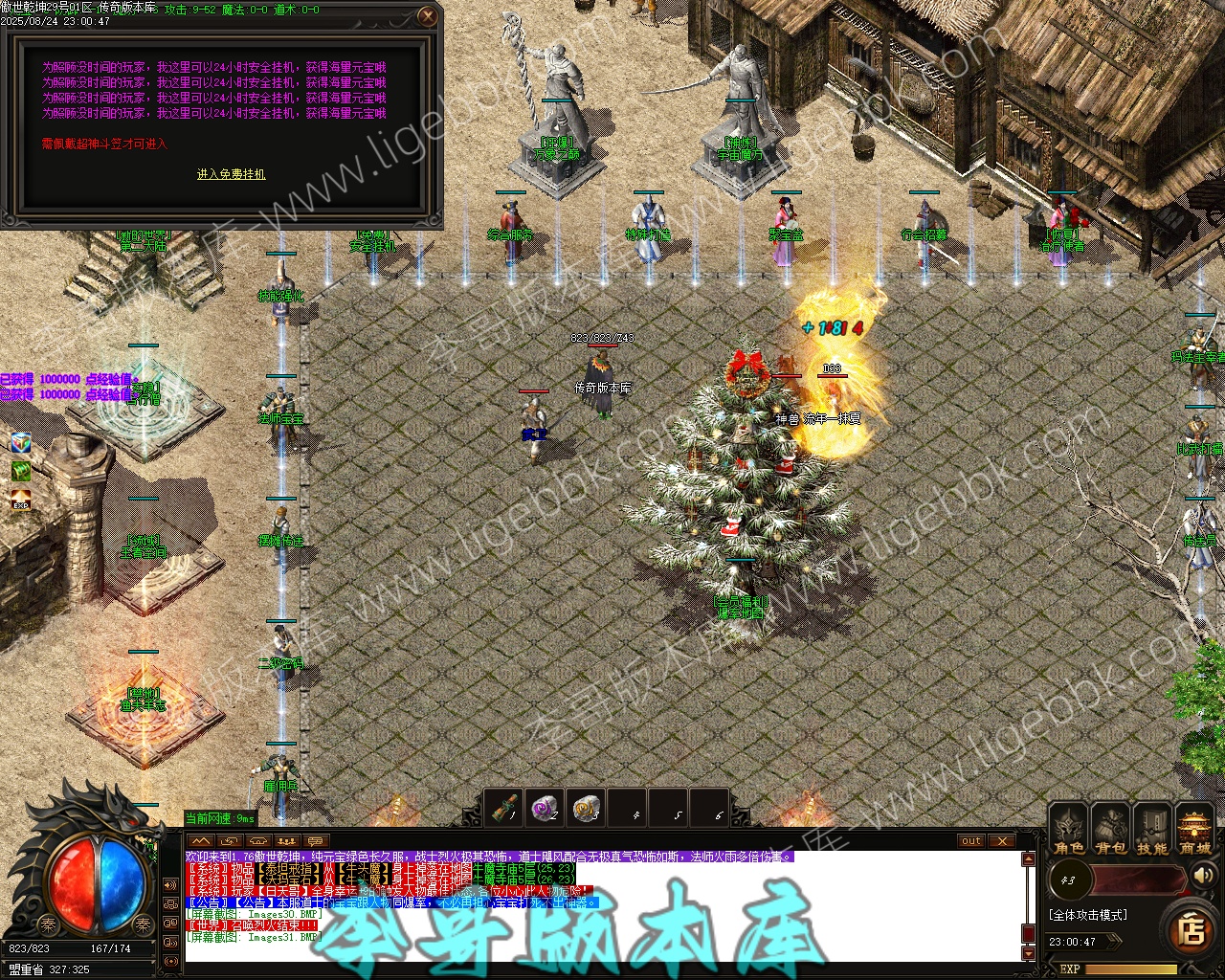Click the chat panel 'out' button

tap(971, 841)
